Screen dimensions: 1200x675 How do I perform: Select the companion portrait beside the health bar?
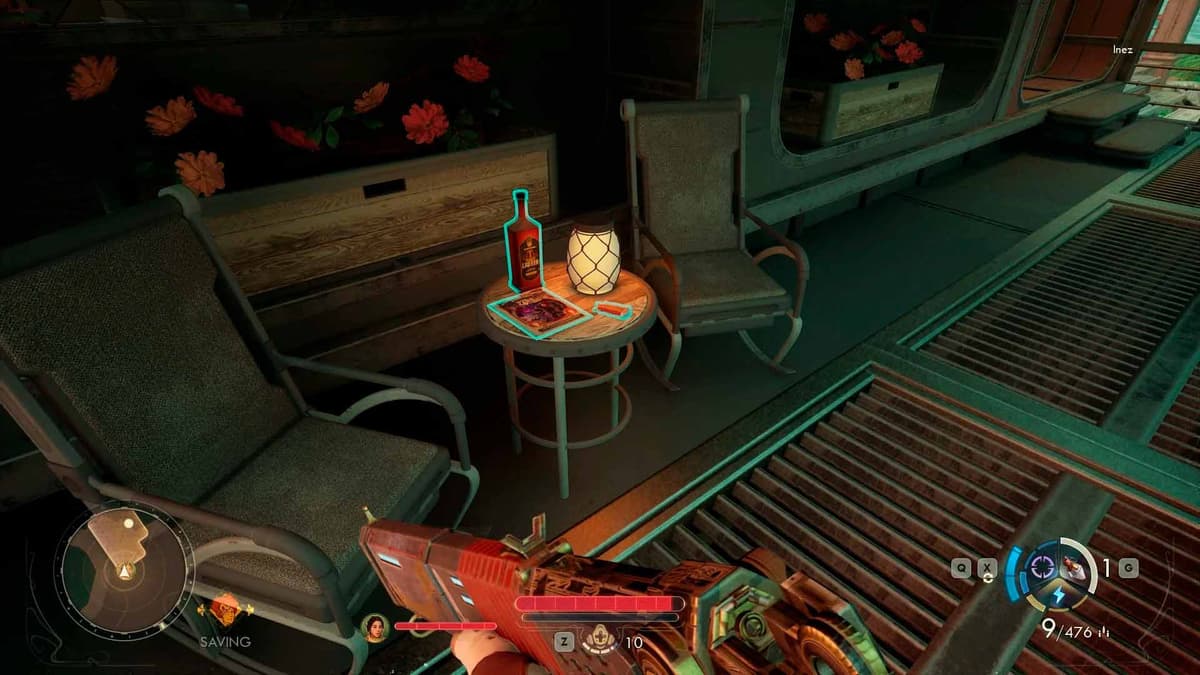[376, 627]
